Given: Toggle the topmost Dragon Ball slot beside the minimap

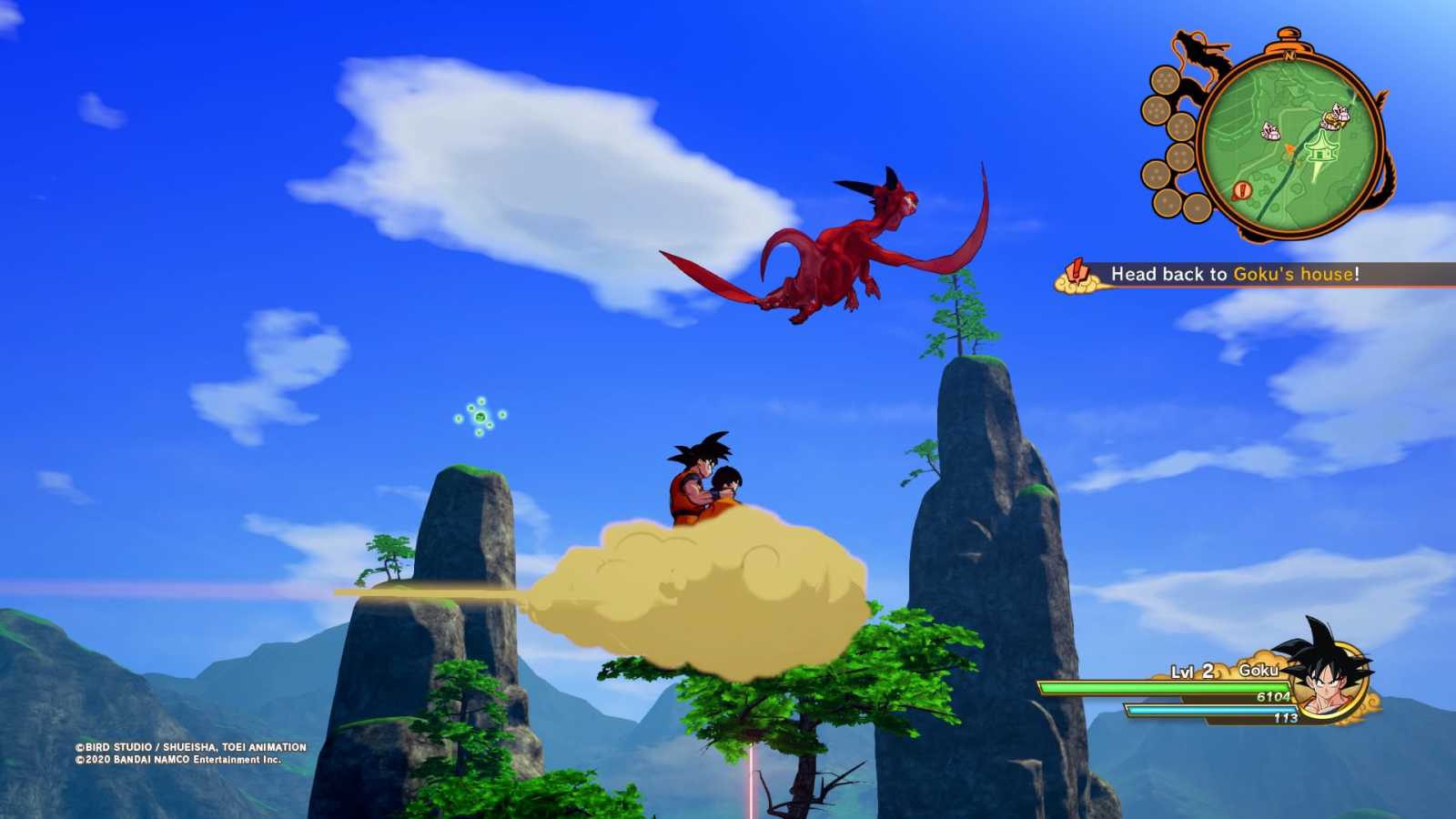Looking at the screenshot, I should tap(1164, 79).
